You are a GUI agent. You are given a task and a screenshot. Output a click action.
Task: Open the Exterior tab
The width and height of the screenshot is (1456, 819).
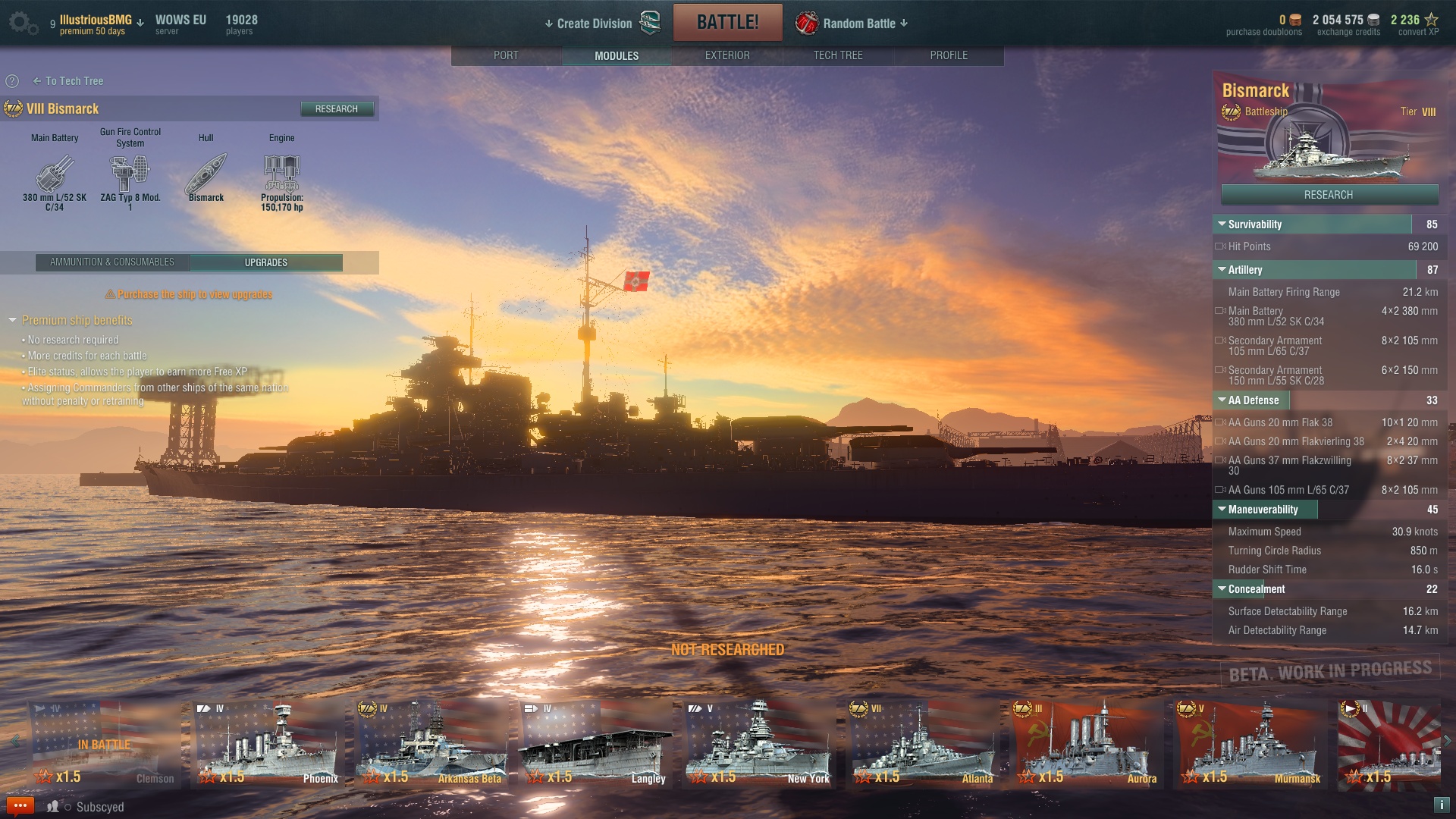coord(726,55)
